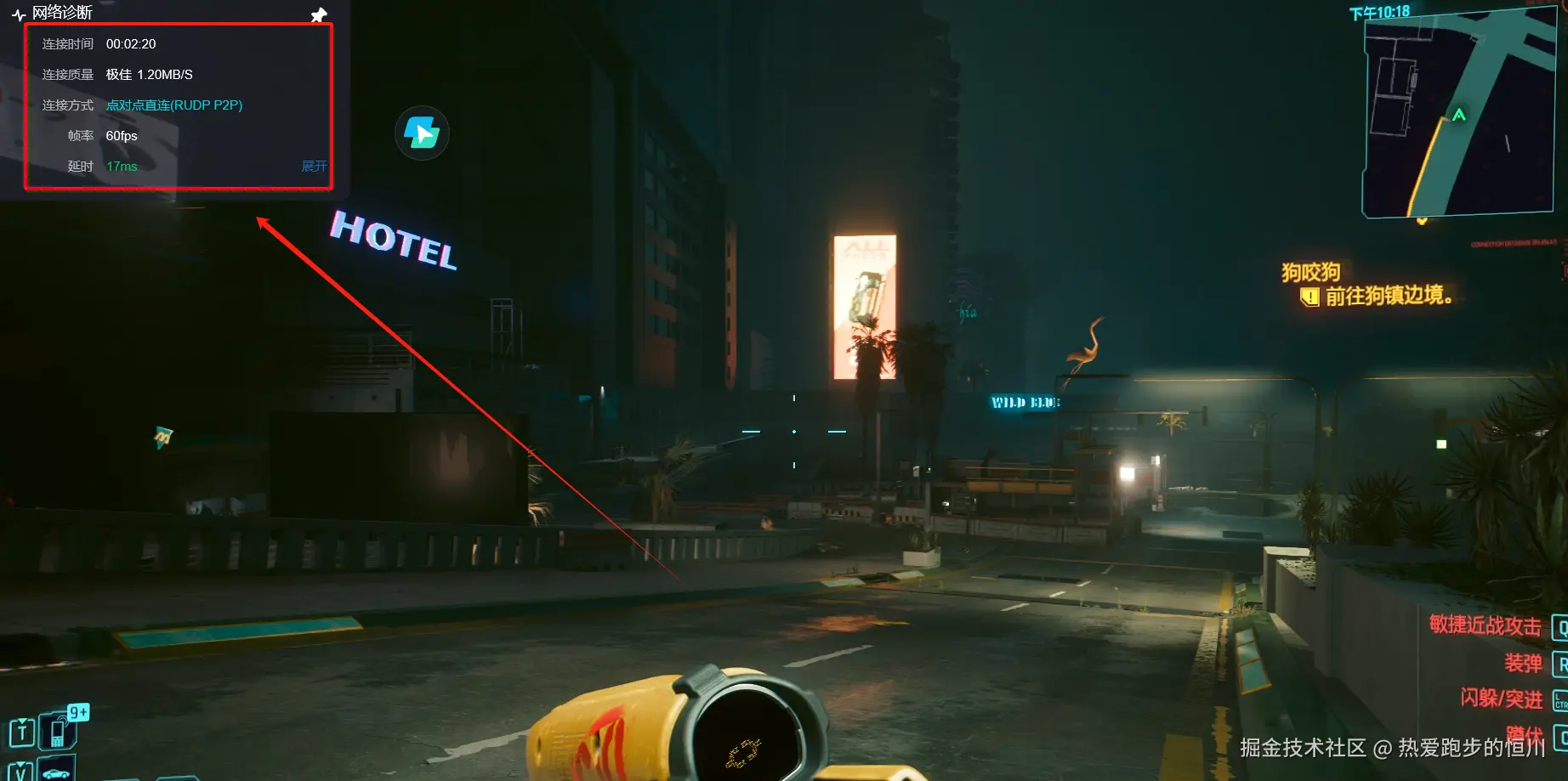1568x781 pixels.
Task: Open the 点对点直连(RUDP P2P) connection link
Action: point(174,105)
